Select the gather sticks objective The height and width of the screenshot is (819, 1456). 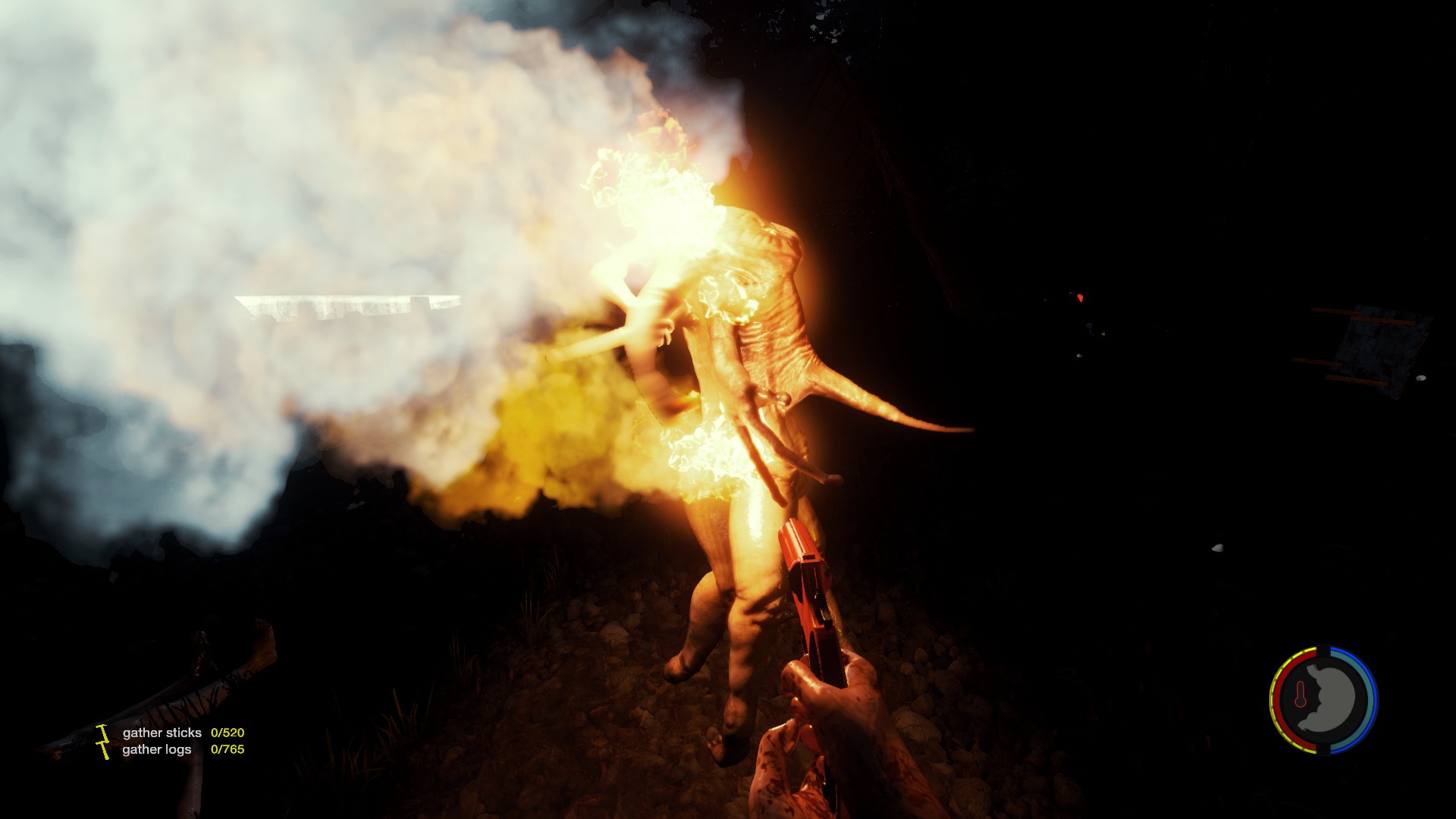(x=162, y=733)
